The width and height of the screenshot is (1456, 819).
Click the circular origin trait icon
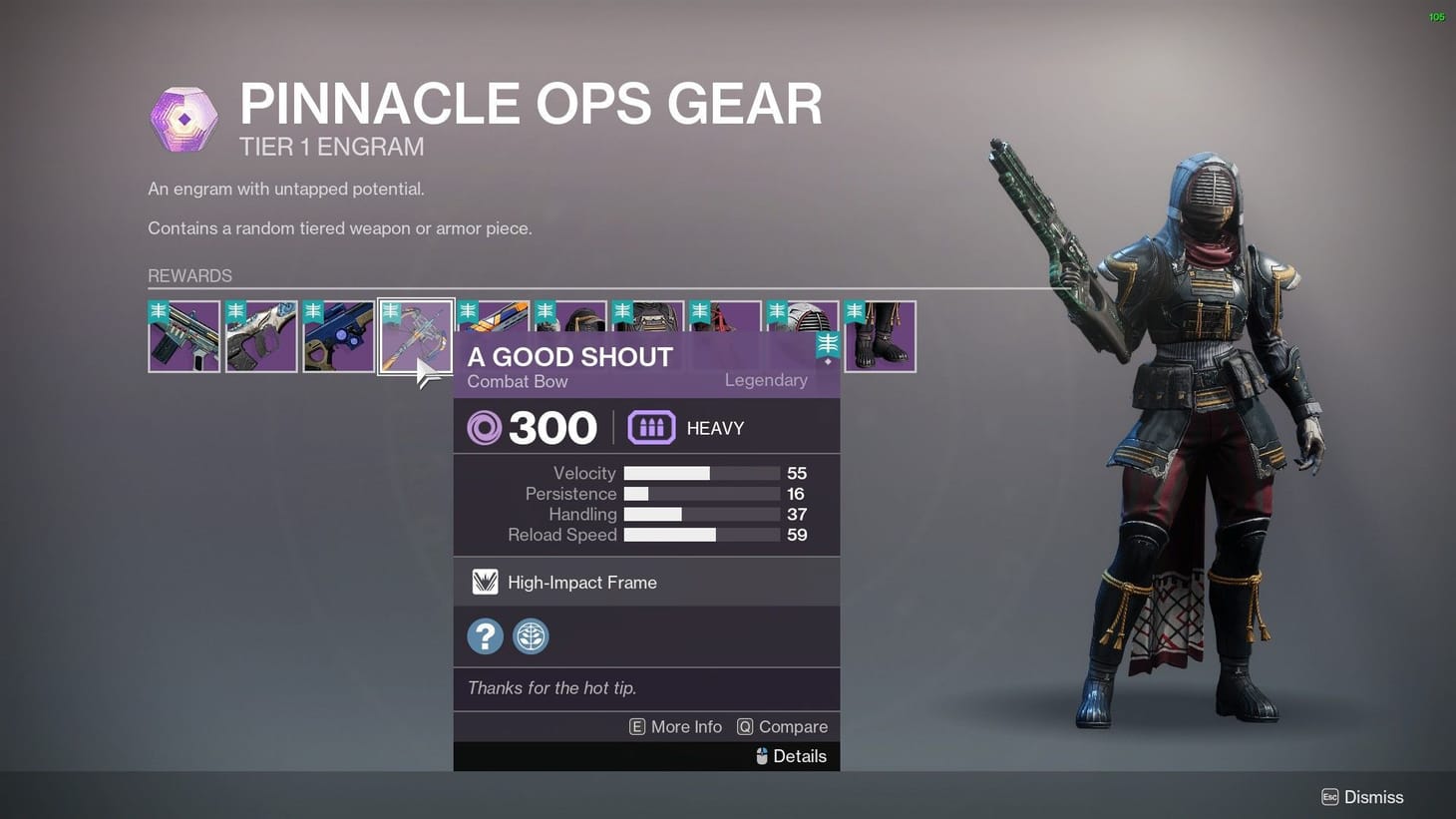pyautogui.click(x=531, y=635)
